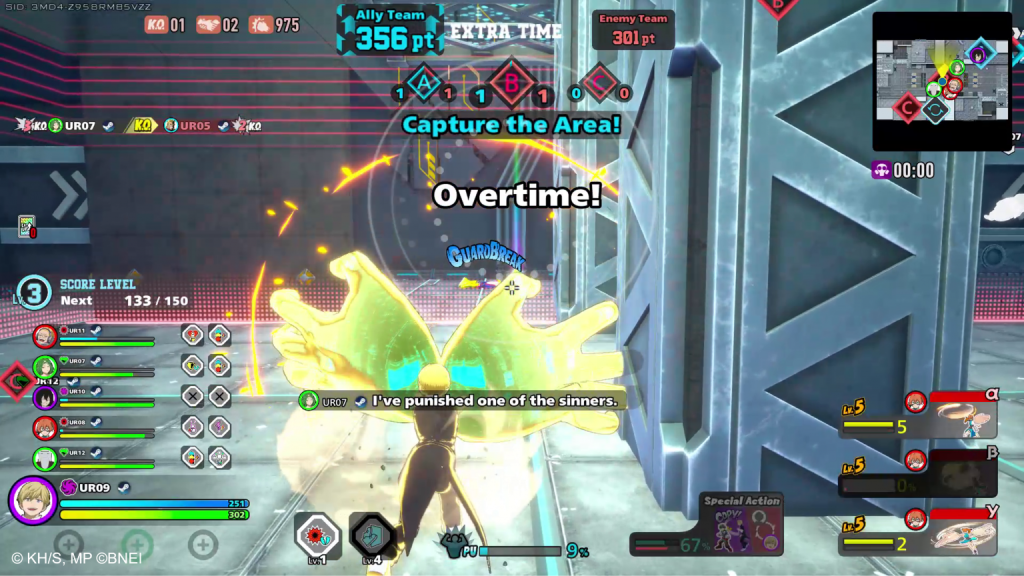Open the minimap in the corner
The image size is (1024, 576).
[x=941, y=81]
